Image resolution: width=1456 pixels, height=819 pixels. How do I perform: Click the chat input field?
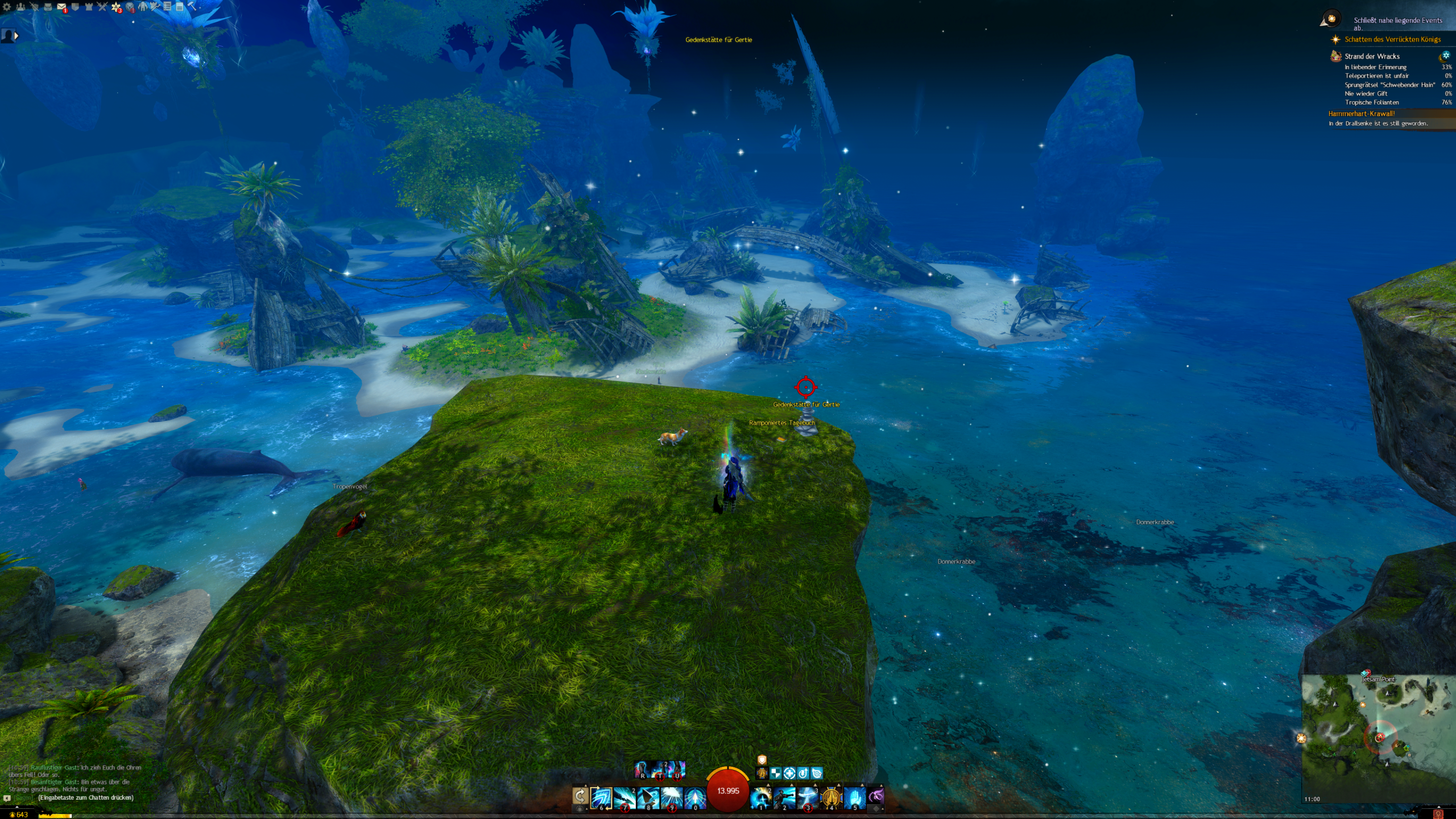[86, 798]
